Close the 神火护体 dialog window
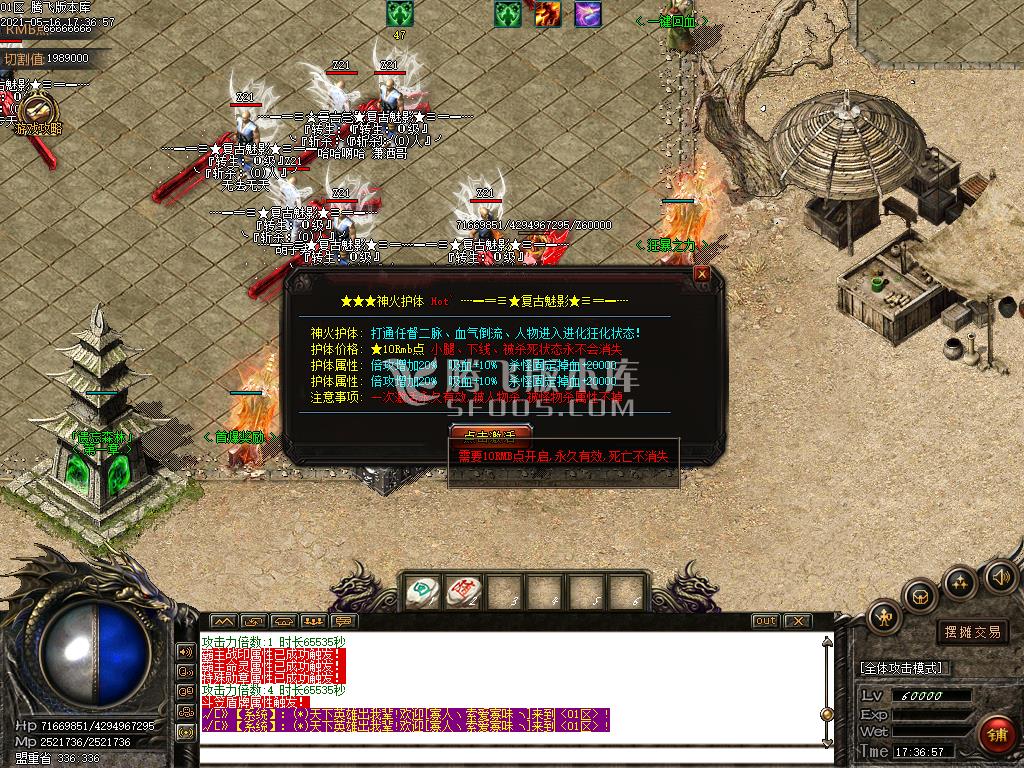 click(702, 273)
